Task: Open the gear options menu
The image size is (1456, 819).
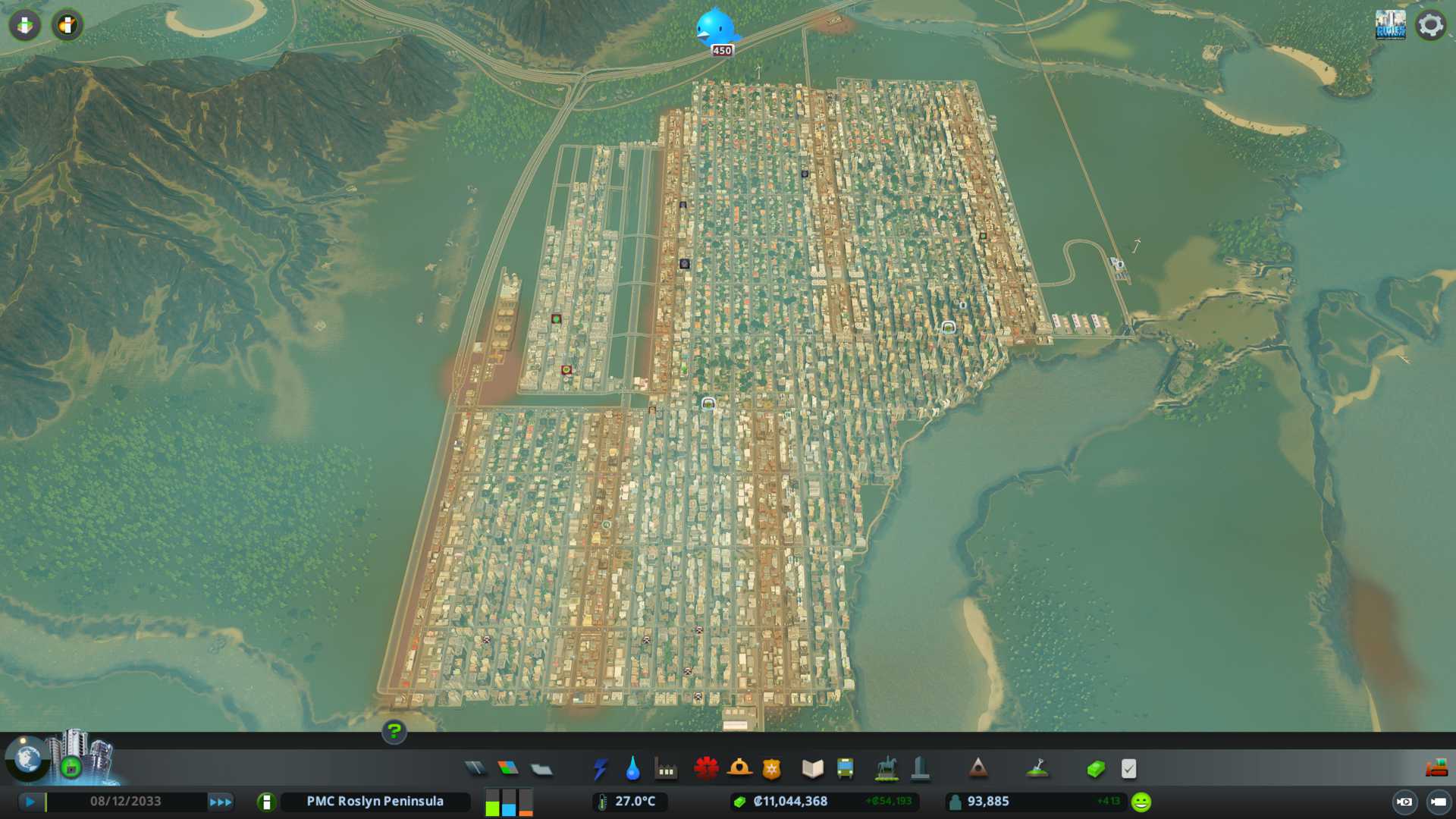Action: click(x=1430, y=25)
